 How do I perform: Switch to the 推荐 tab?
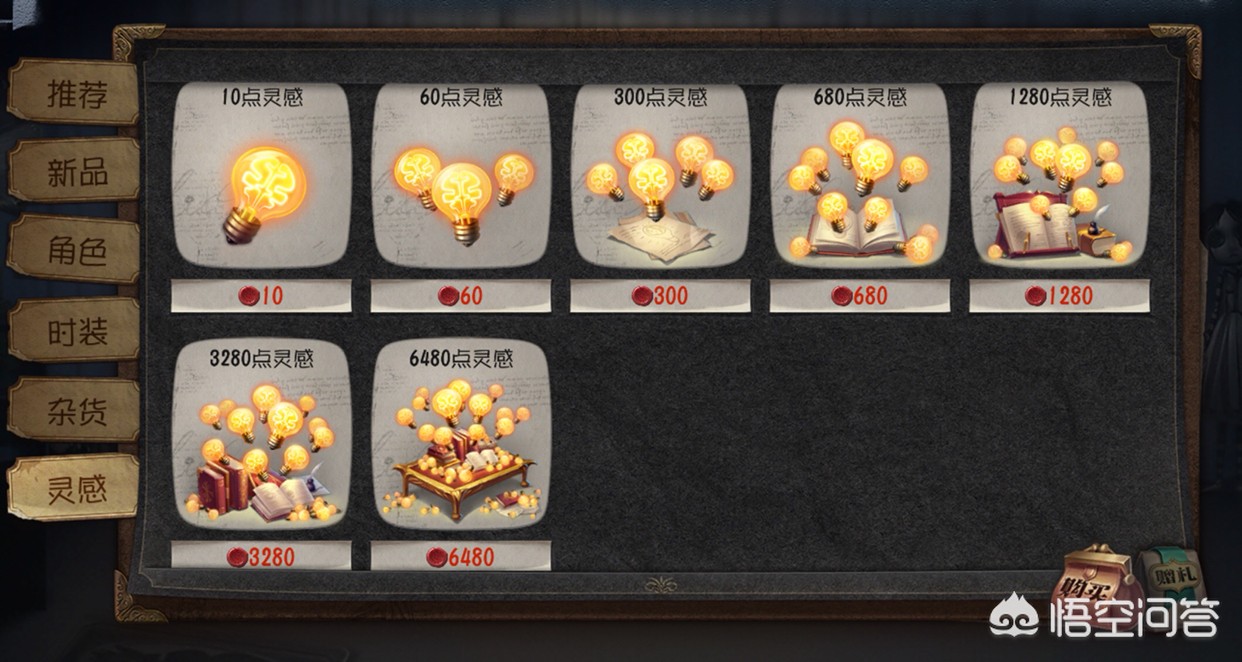pos(76,93)
